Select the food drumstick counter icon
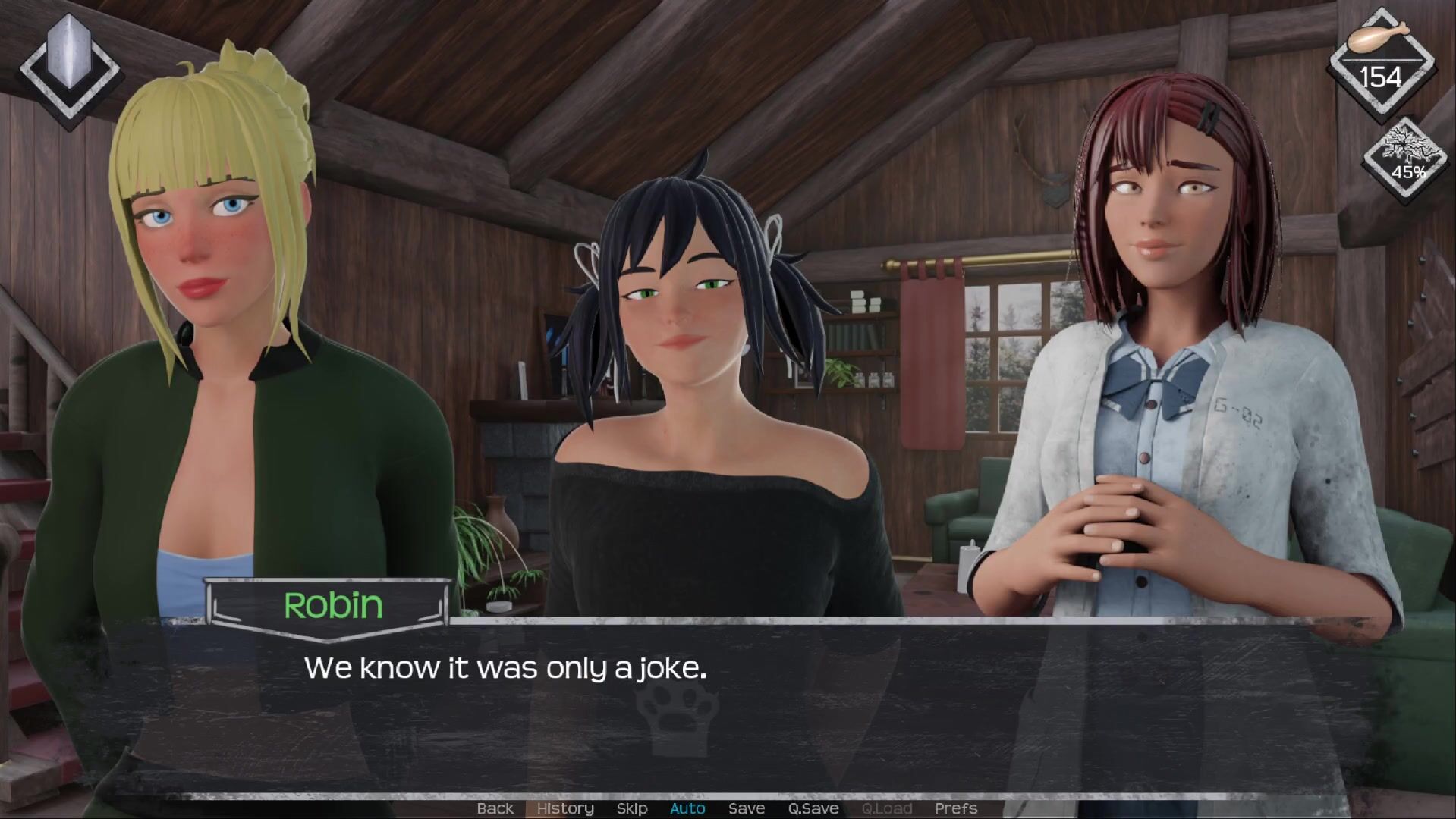1456x819 pixels. pyautogui.click(x=1380, y=61)
